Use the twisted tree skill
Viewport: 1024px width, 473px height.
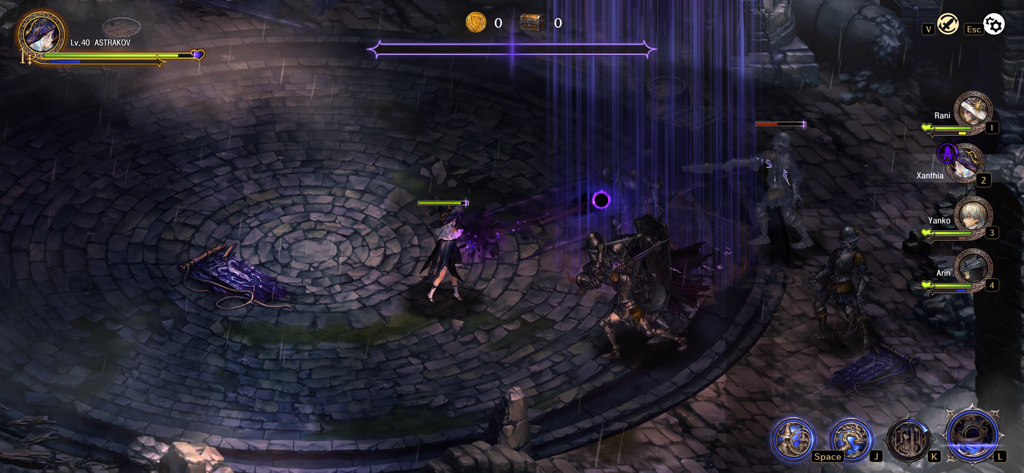tap(850, 438)
